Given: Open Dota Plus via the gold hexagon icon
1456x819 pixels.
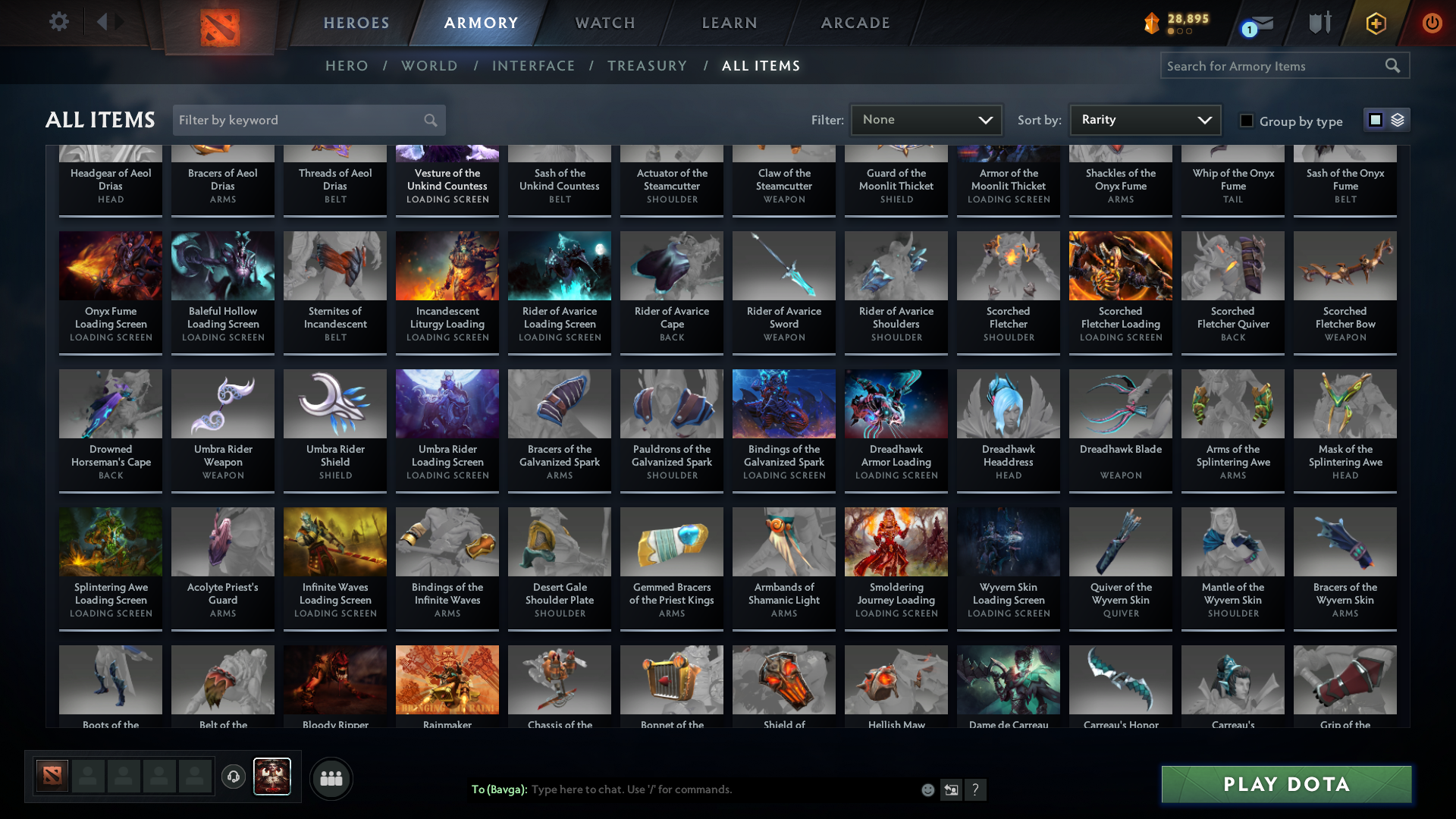Looking at the screenshot, I should [1376, 23].
